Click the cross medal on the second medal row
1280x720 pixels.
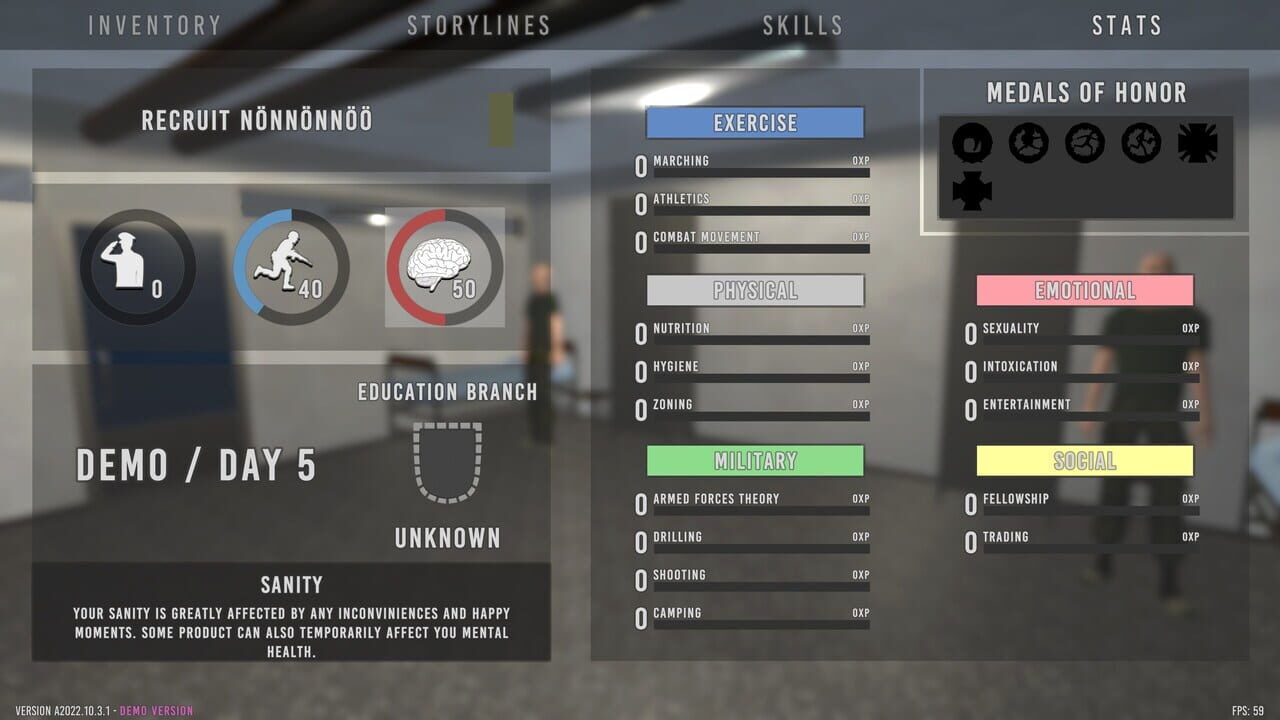pos(970,188)
